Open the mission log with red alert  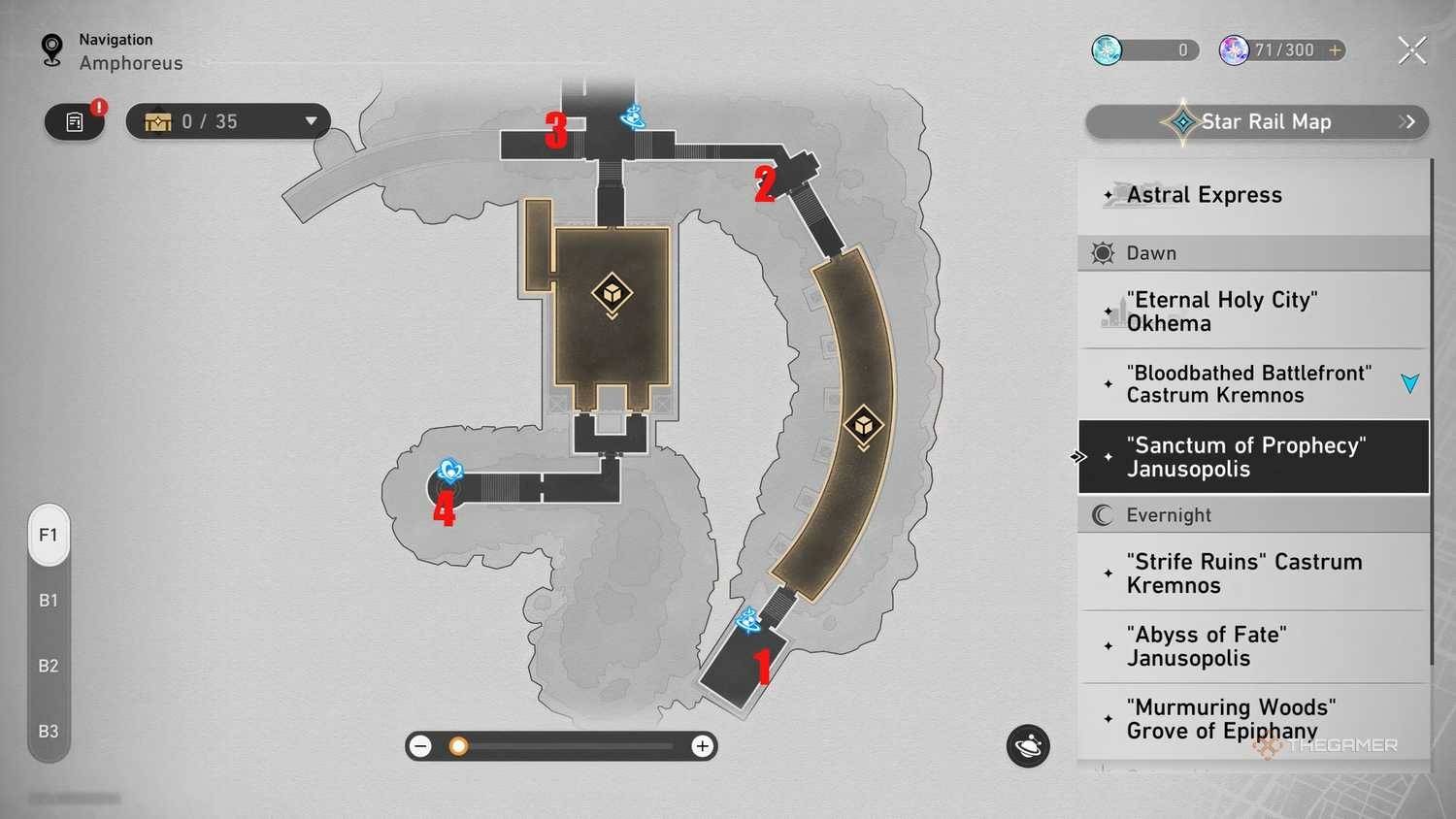75,122
